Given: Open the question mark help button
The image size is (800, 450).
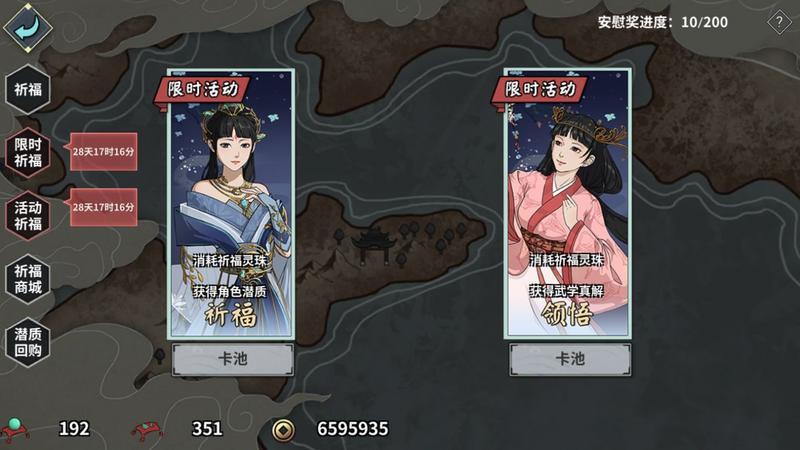Looking at the screenshot, I should pos(779,22).
